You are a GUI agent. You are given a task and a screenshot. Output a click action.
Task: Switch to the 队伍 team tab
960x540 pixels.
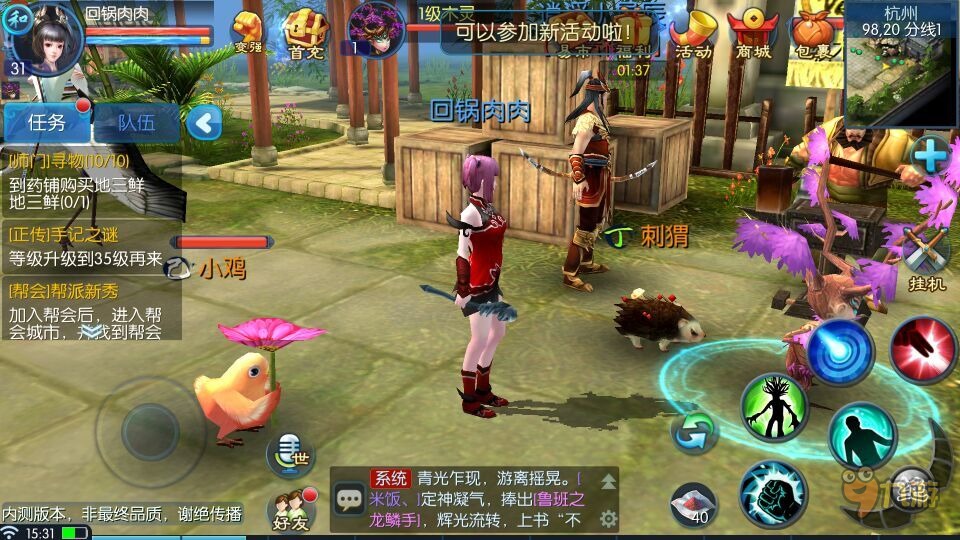(136, 123)
